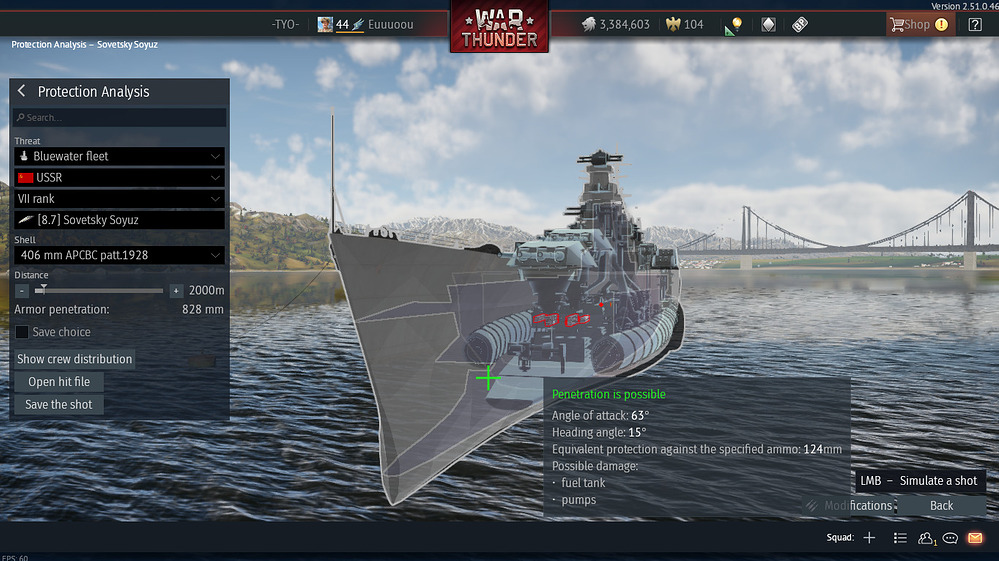Open the orange mail envelope icon
999x561 pixels.
coord(975,538)
